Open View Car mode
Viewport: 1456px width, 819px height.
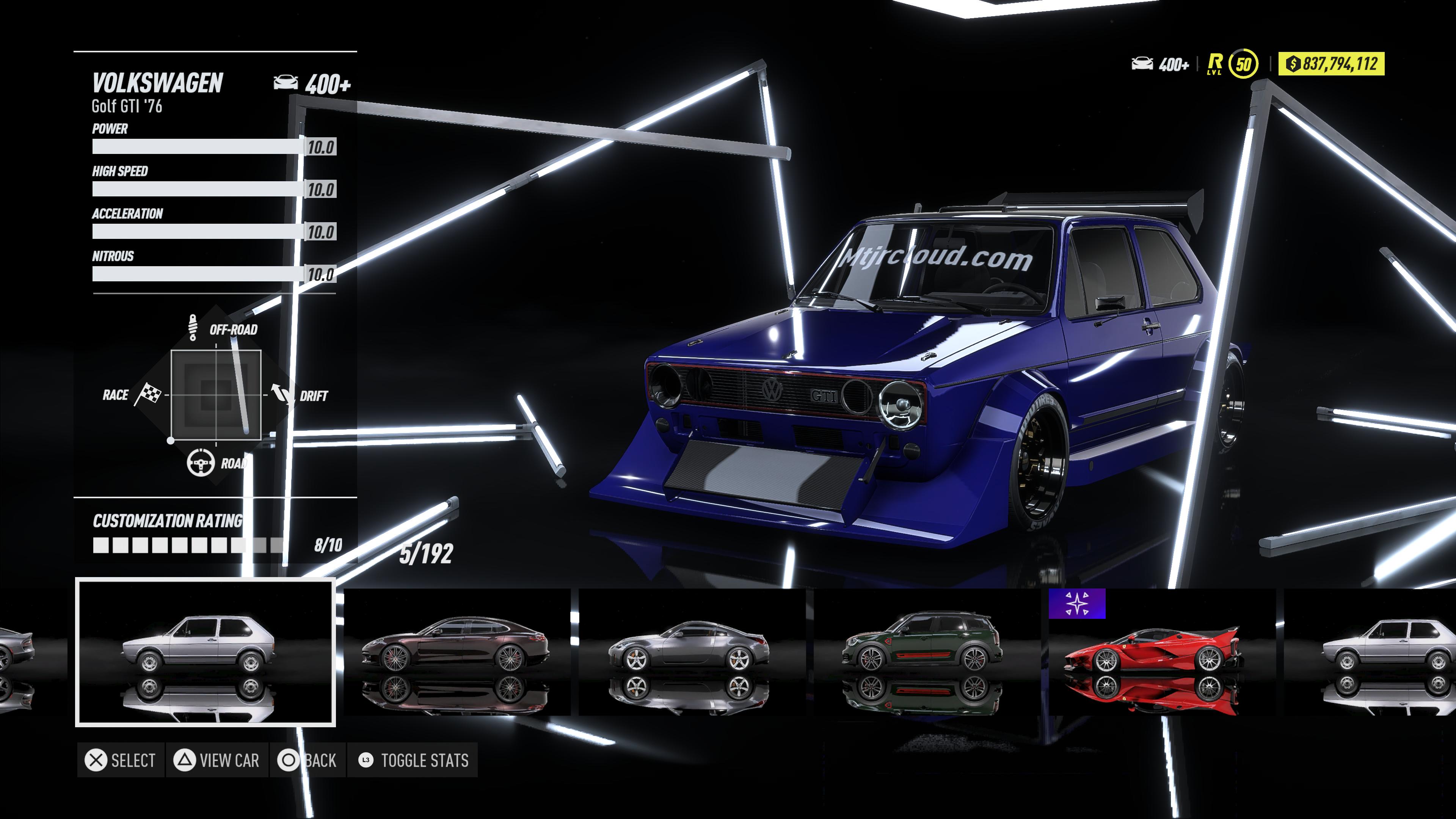(x=217, y=760)
